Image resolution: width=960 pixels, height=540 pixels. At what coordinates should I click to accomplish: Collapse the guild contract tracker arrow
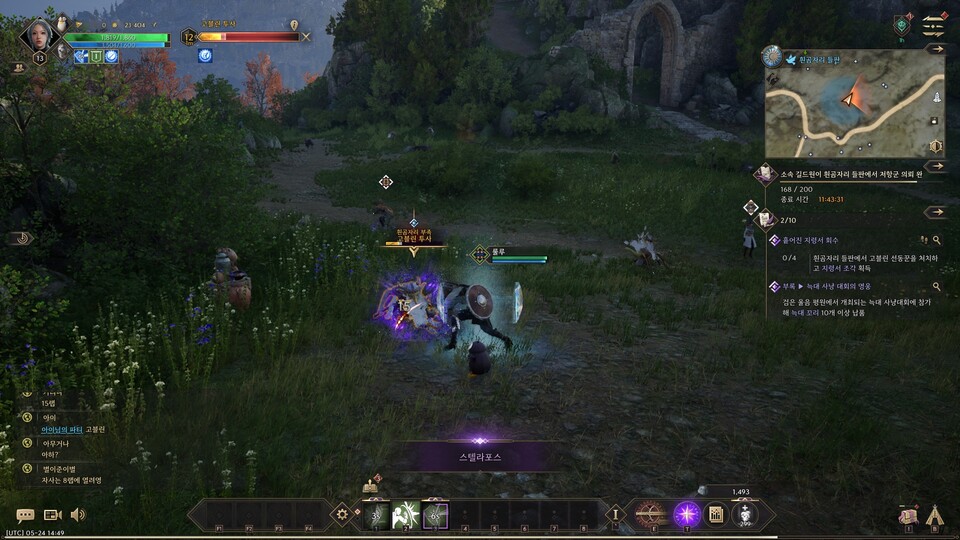pos(935,167)
